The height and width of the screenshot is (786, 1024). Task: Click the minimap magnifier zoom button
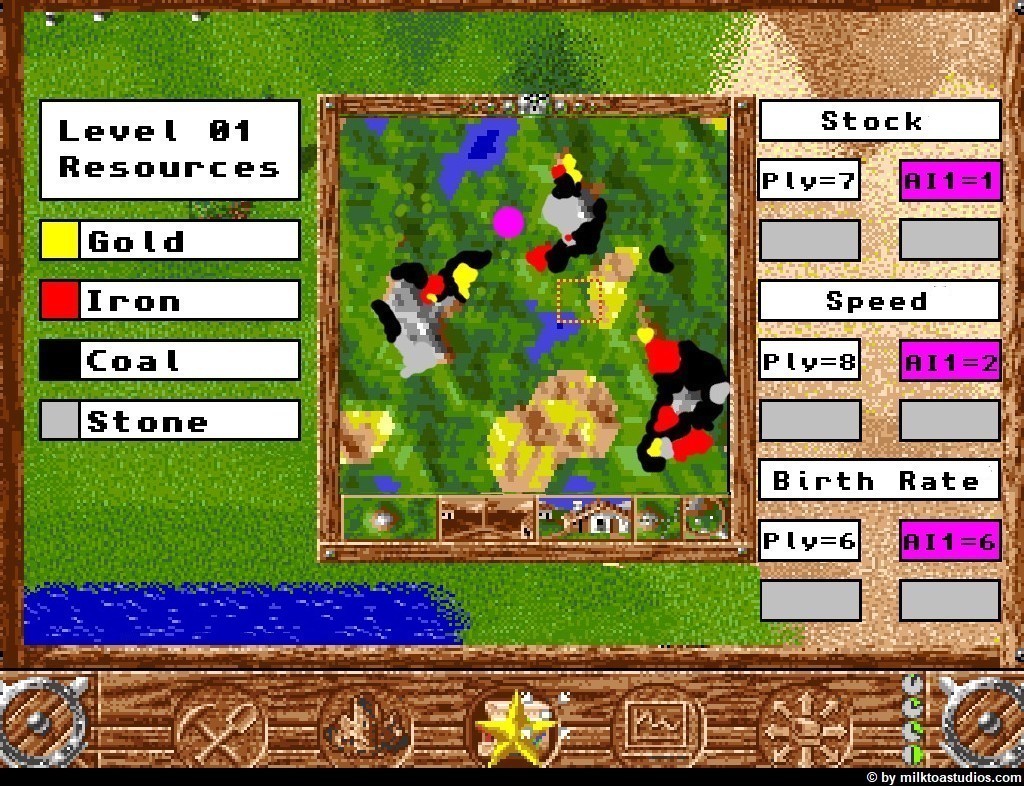click(706, 518)
